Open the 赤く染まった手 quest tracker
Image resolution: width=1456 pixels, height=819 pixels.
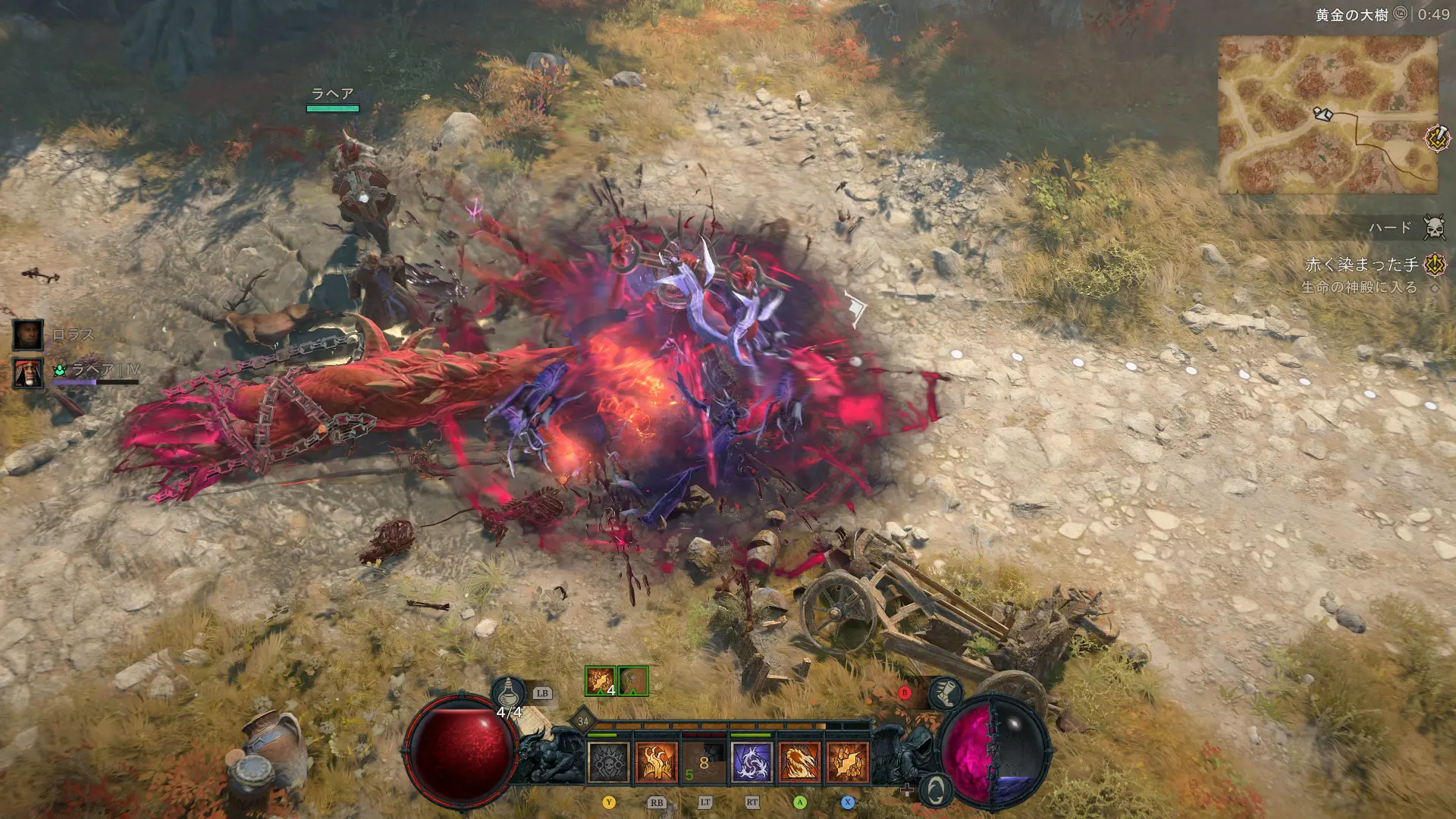click(1361, 265)
